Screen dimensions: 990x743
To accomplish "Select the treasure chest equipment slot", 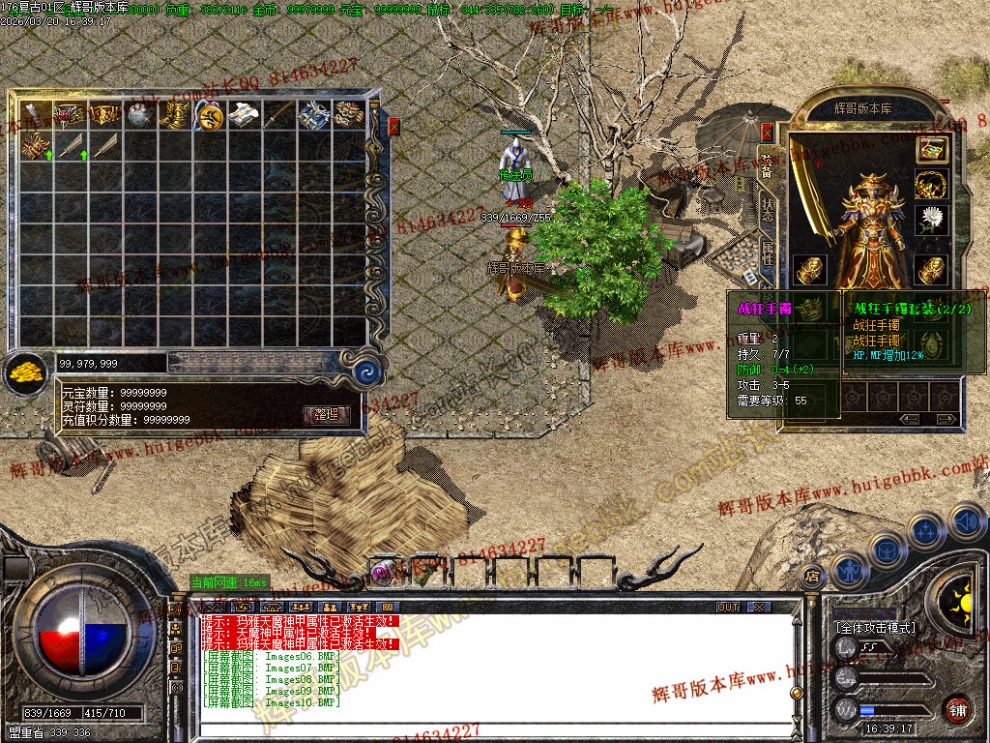I will coord(932,151).
